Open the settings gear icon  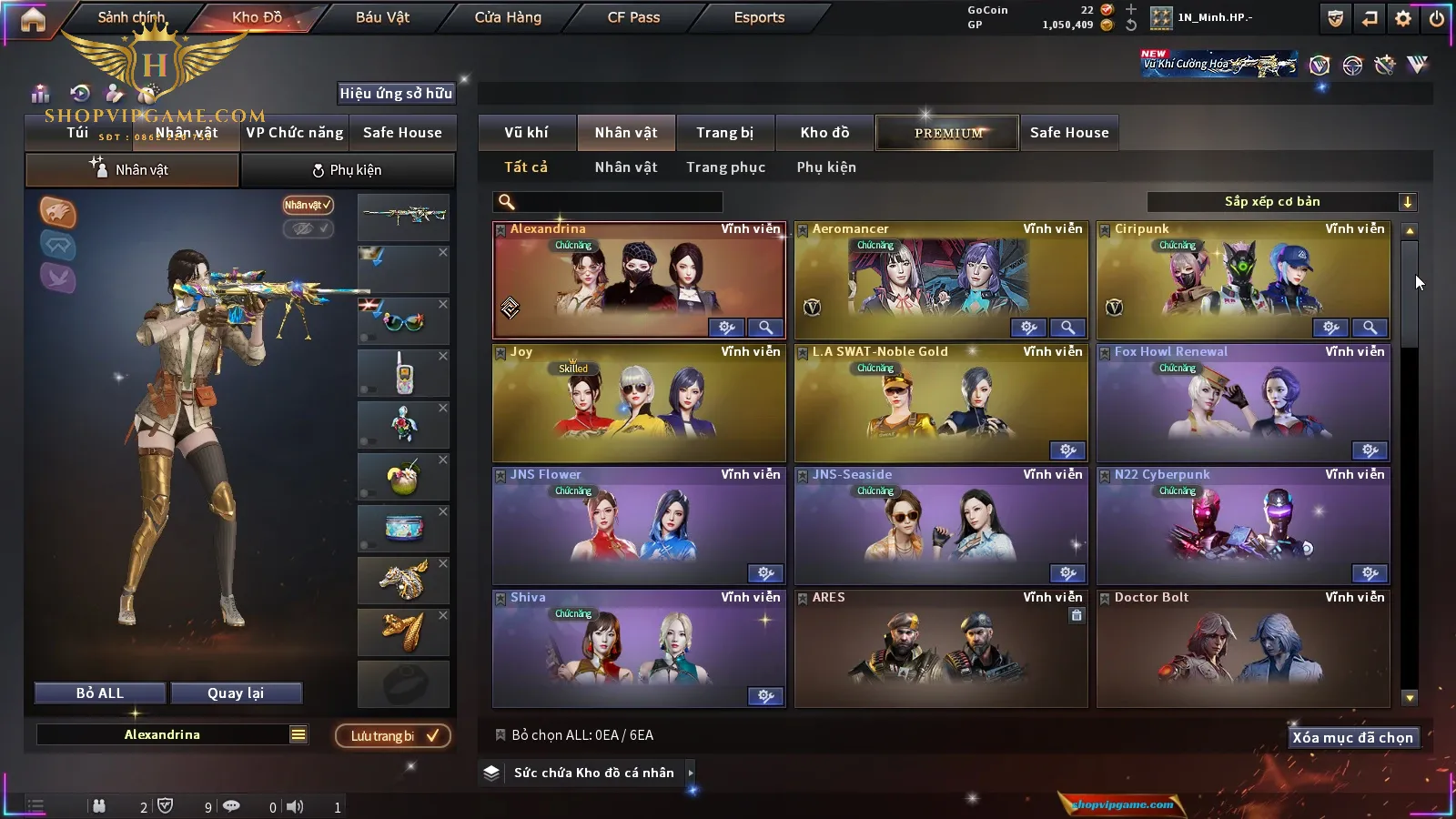tap(1403, 18)
